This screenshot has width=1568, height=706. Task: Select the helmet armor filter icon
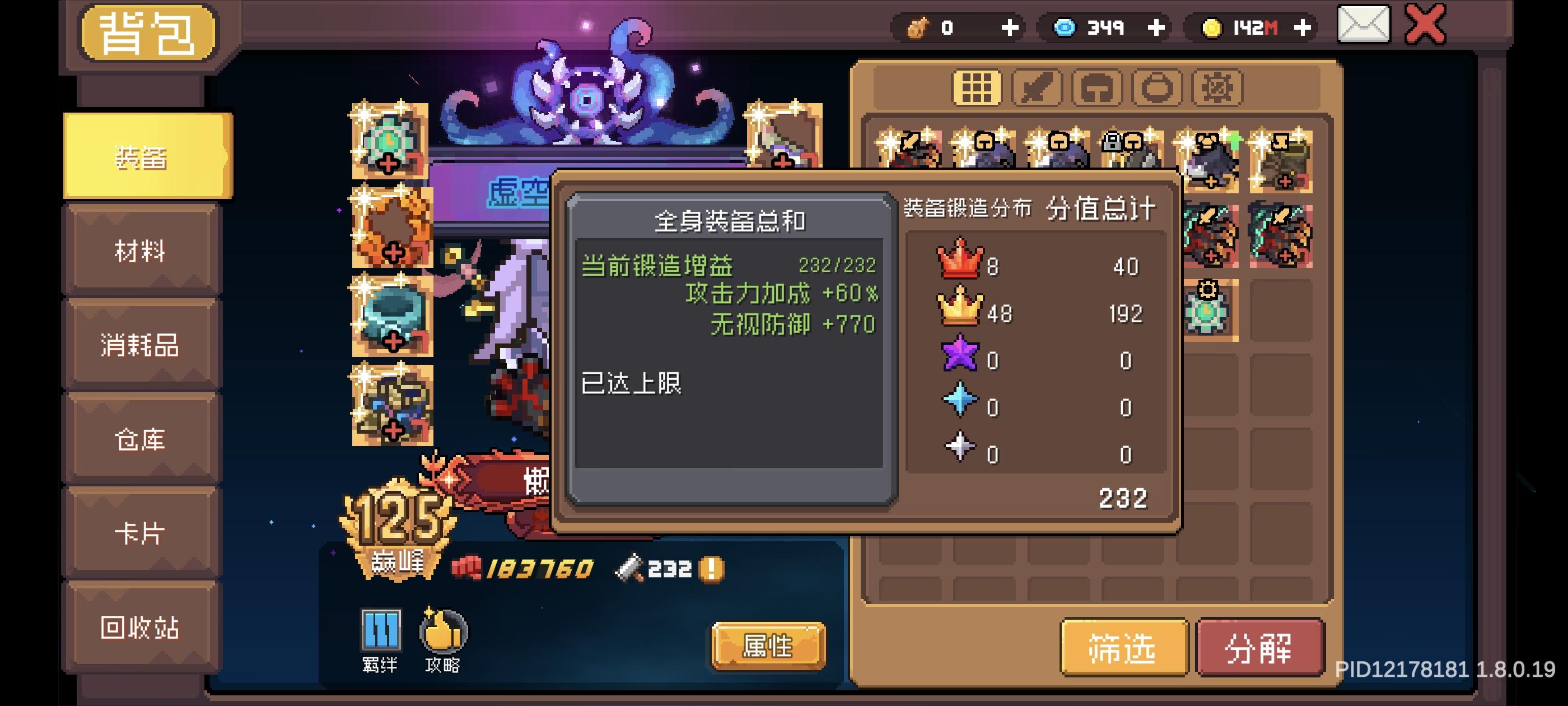pyautogui.click(x=1098, y=87)
